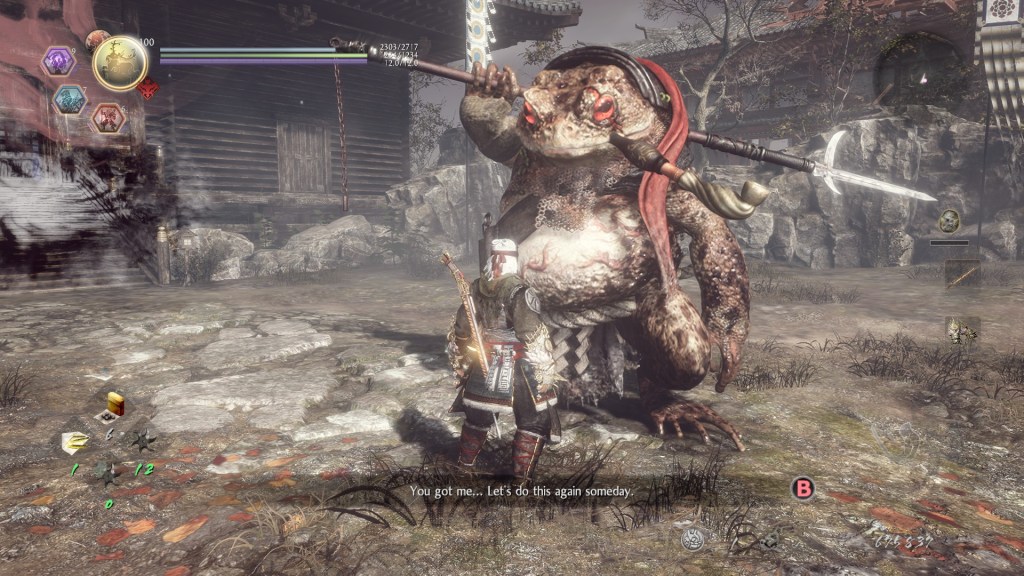This screenshot has height=576, width=1024.
Task: Select the secondary weapon slot below the spear
Action: point(962,331)
